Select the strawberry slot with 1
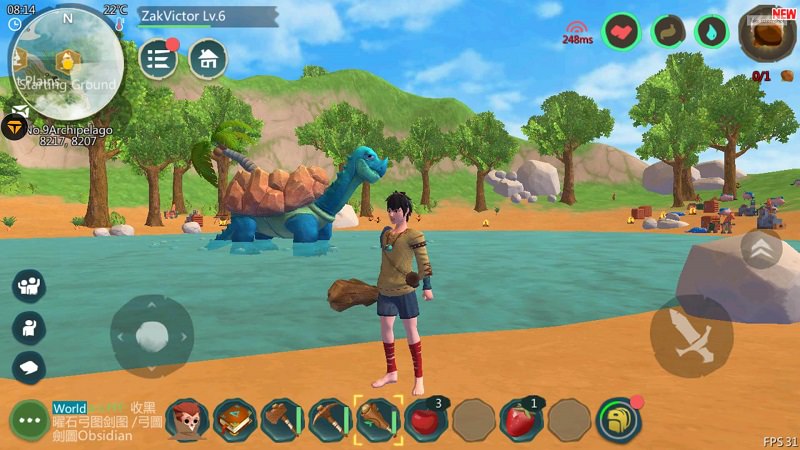 tap(521, 420)
